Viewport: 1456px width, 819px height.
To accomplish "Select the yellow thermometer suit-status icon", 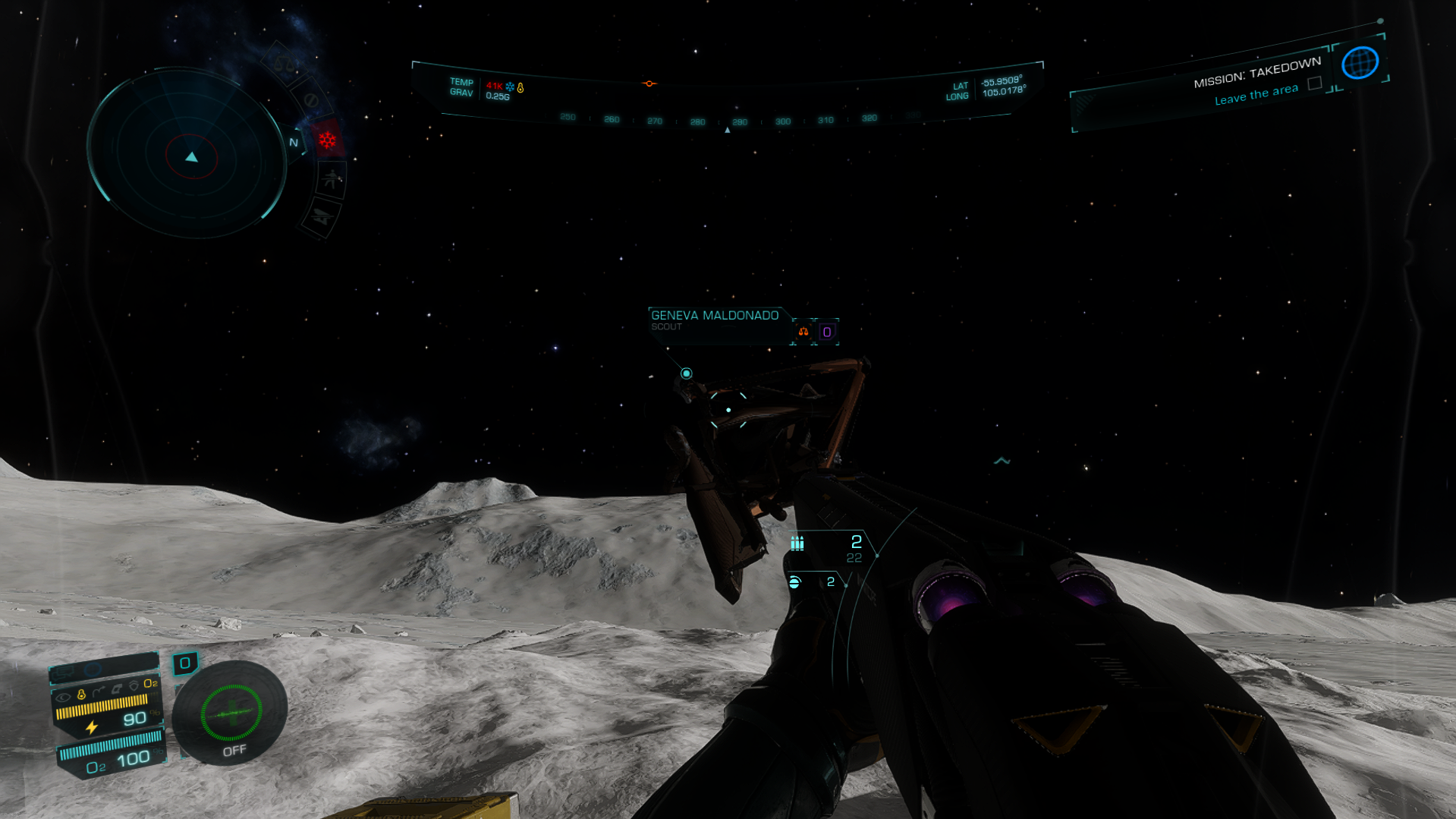I will pyautogui.click(x=81, y=695).
